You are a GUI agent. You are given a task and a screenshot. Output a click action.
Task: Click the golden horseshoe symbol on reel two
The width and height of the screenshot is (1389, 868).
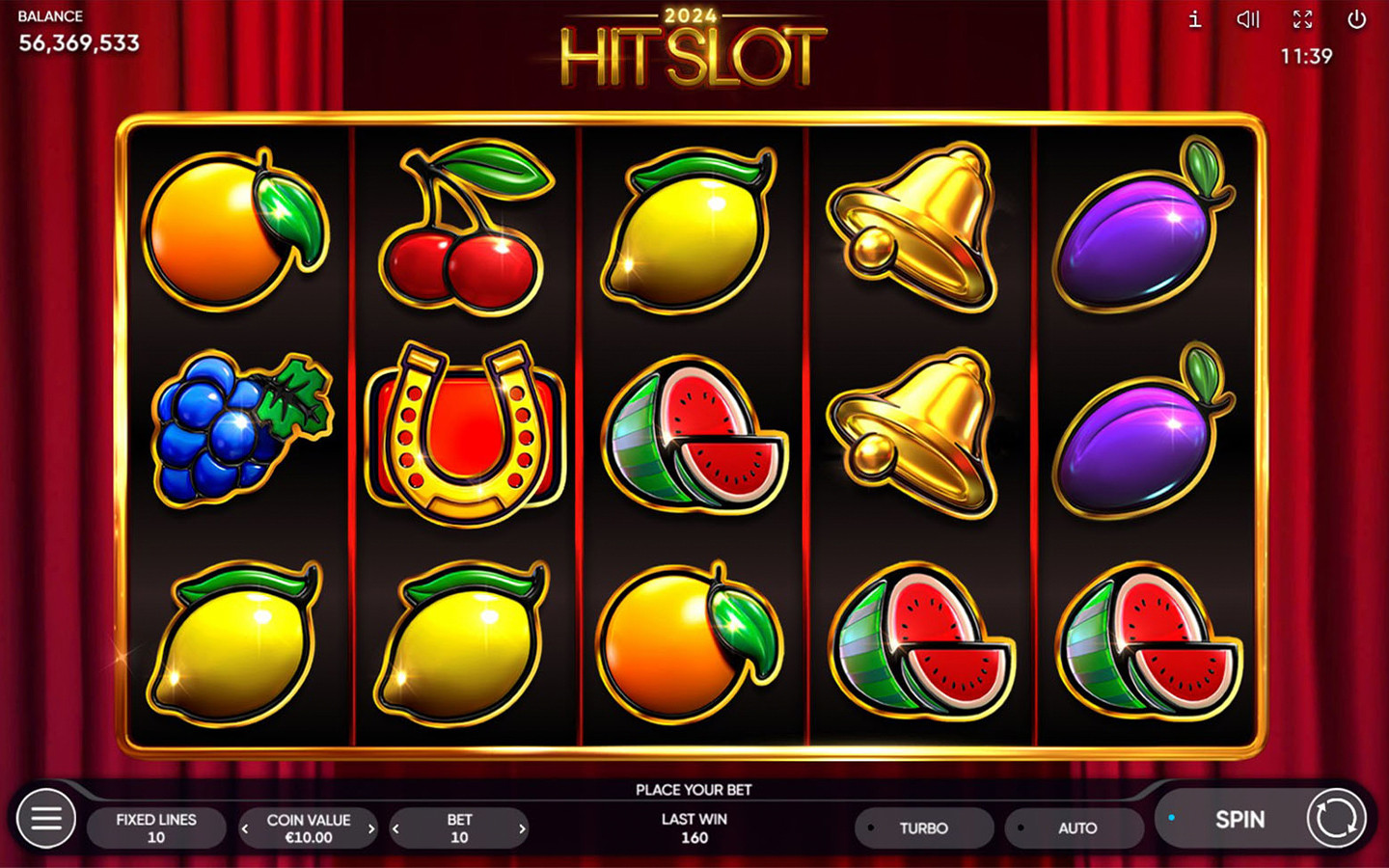point(461,434)
